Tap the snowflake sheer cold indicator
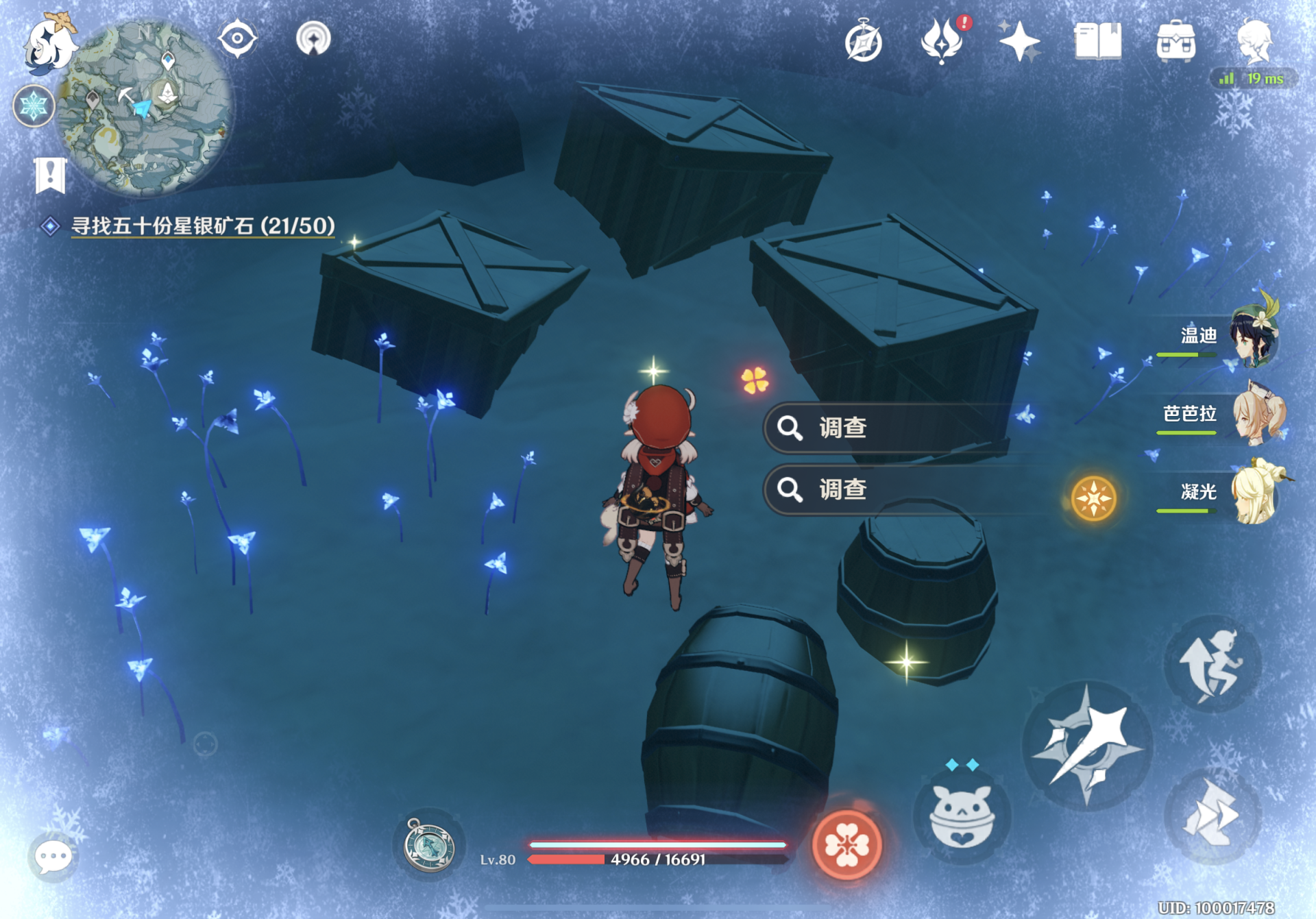This screenshot has height=919, width=1316. (33, 106)
